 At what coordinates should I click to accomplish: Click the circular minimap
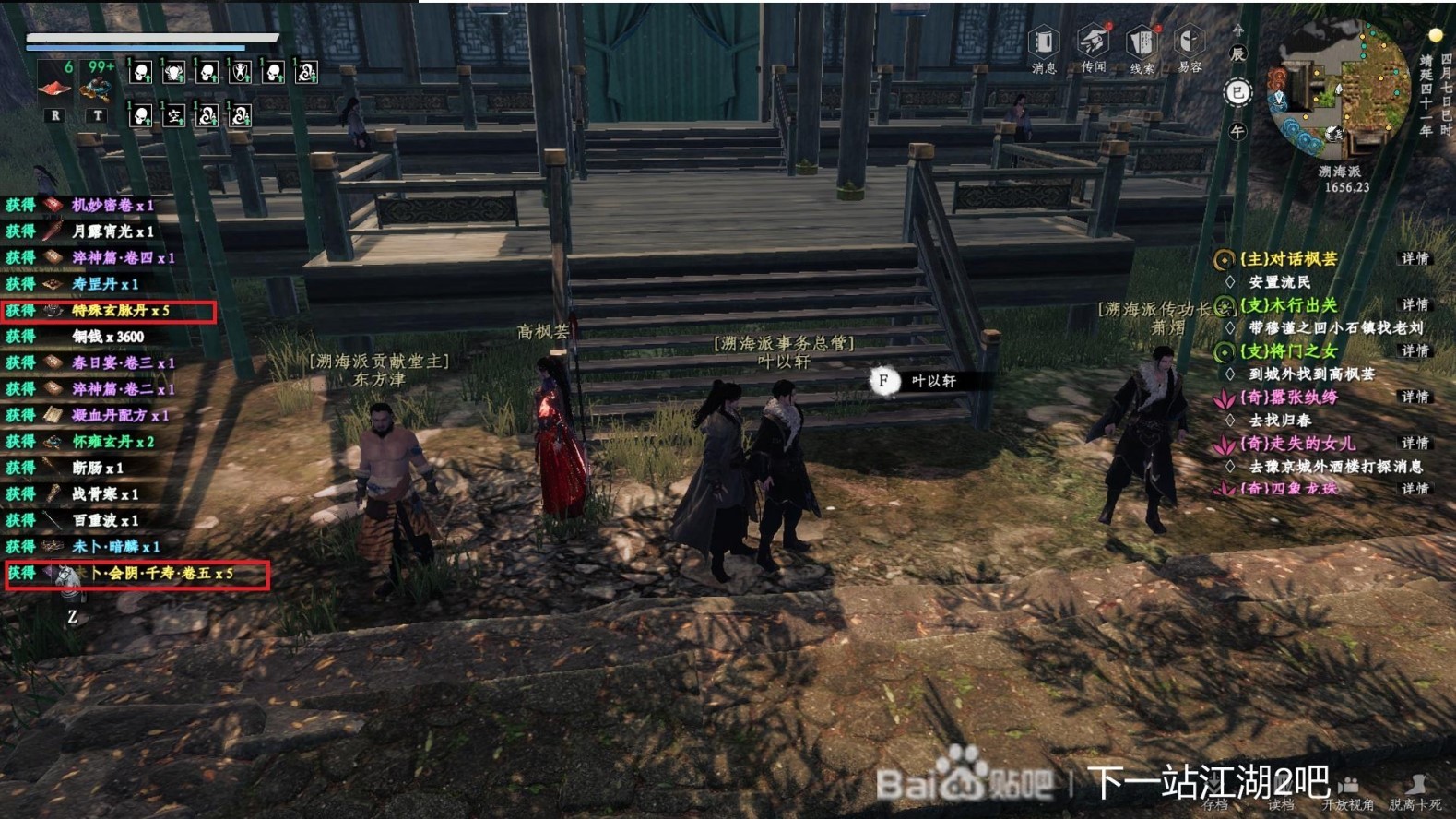click(x=1337, y=90)
